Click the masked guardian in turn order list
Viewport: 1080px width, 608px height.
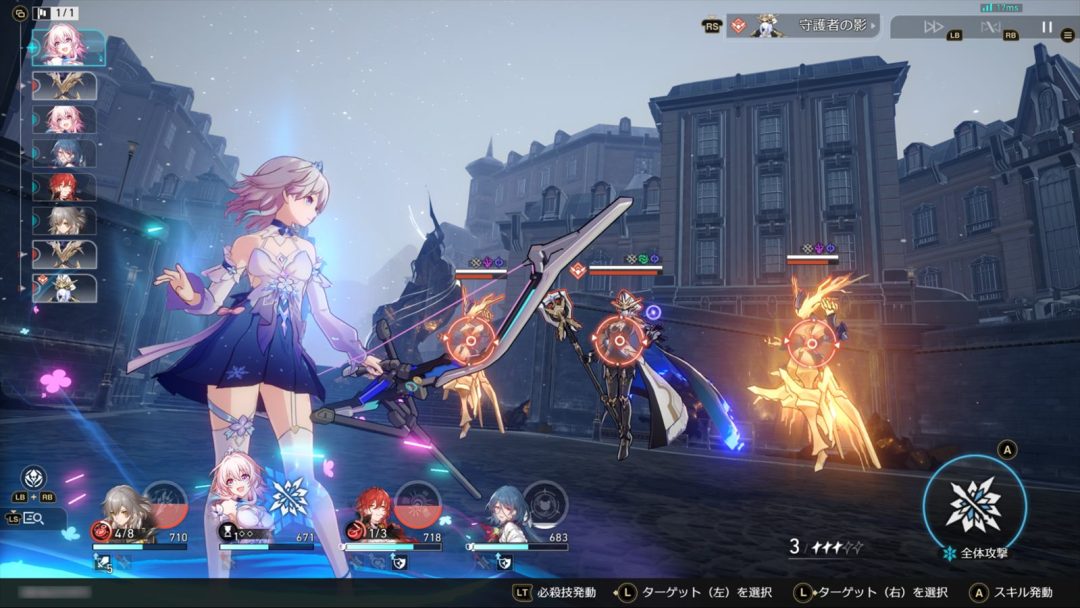[x=65, y=288]
